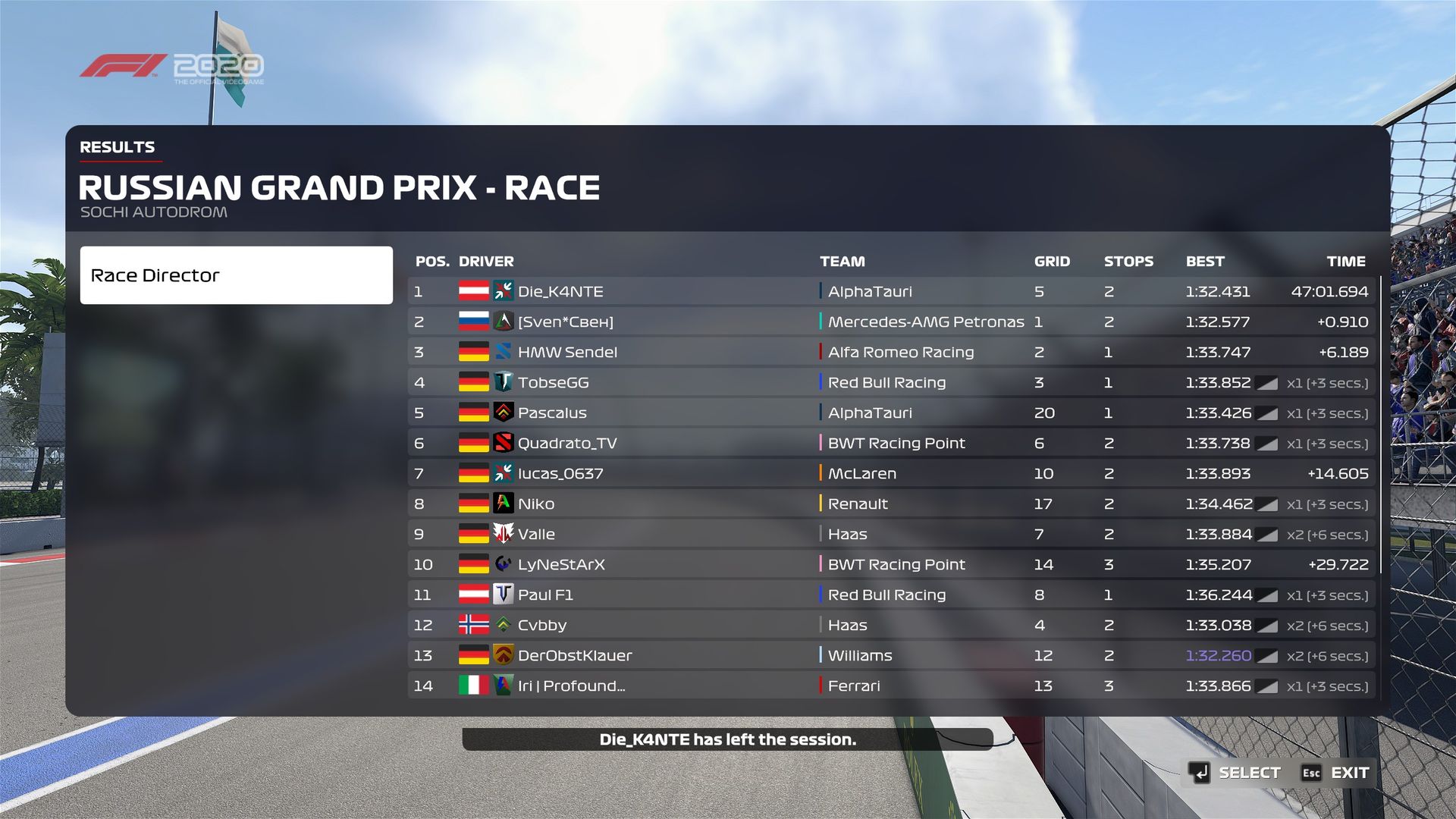Exit the results screen
The height and width of the screenshot is (819, 1456).
(x=1335, y=773)
